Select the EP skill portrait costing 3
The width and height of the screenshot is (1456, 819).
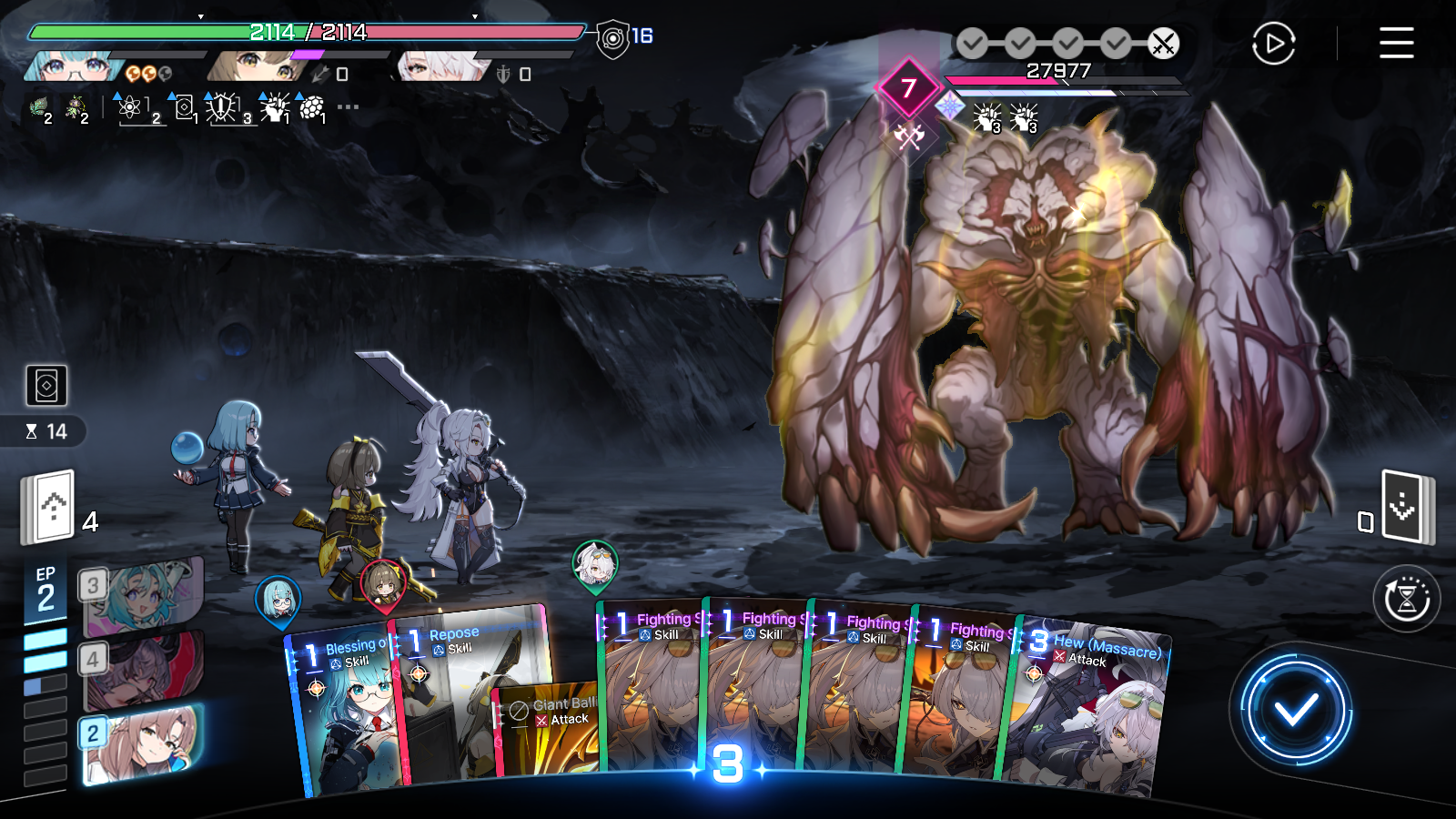tap(142, 597)
